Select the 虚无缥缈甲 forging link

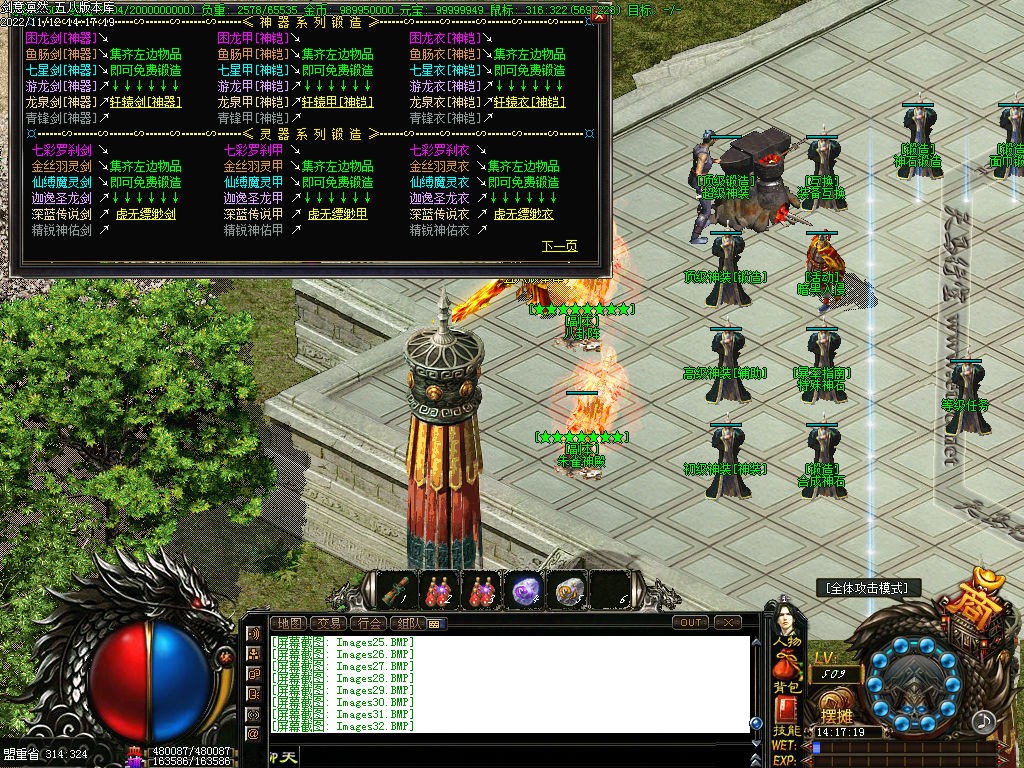(337, 214)
